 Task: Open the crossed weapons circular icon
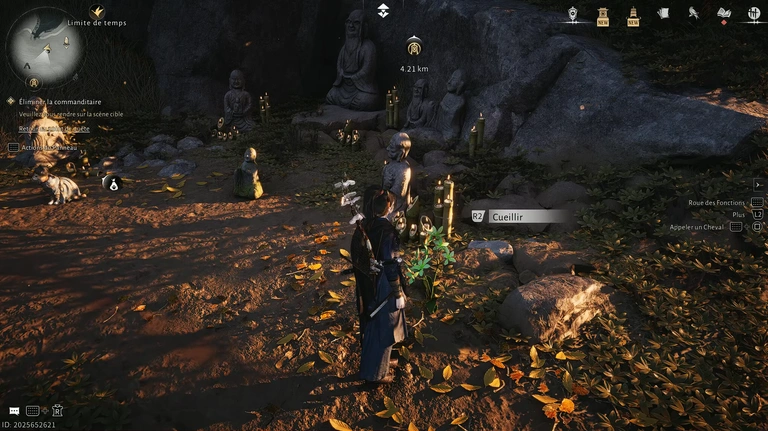(x=754, y=14)
